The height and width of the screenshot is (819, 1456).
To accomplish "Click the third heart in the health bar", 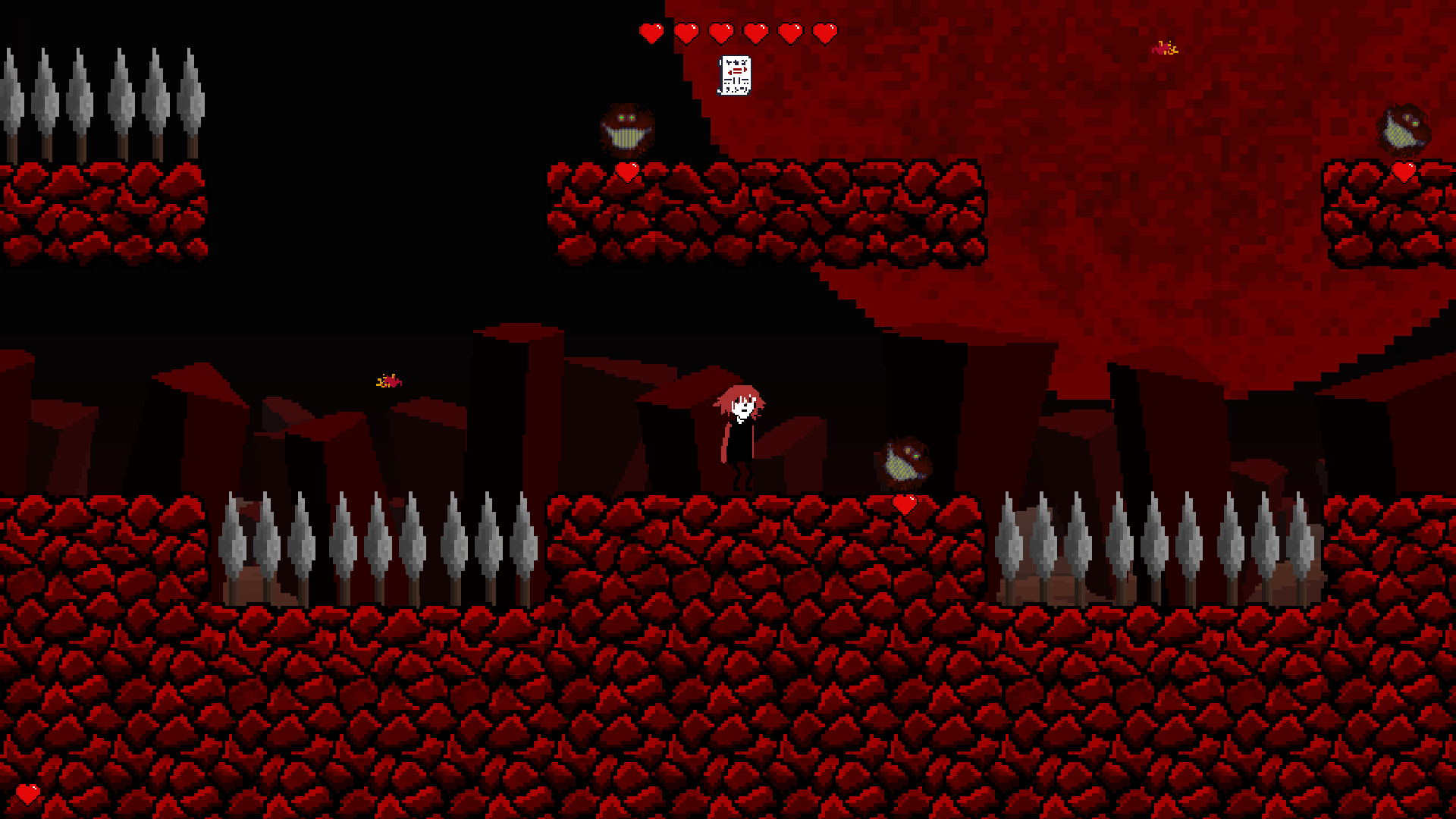I will tap(720, 32).
